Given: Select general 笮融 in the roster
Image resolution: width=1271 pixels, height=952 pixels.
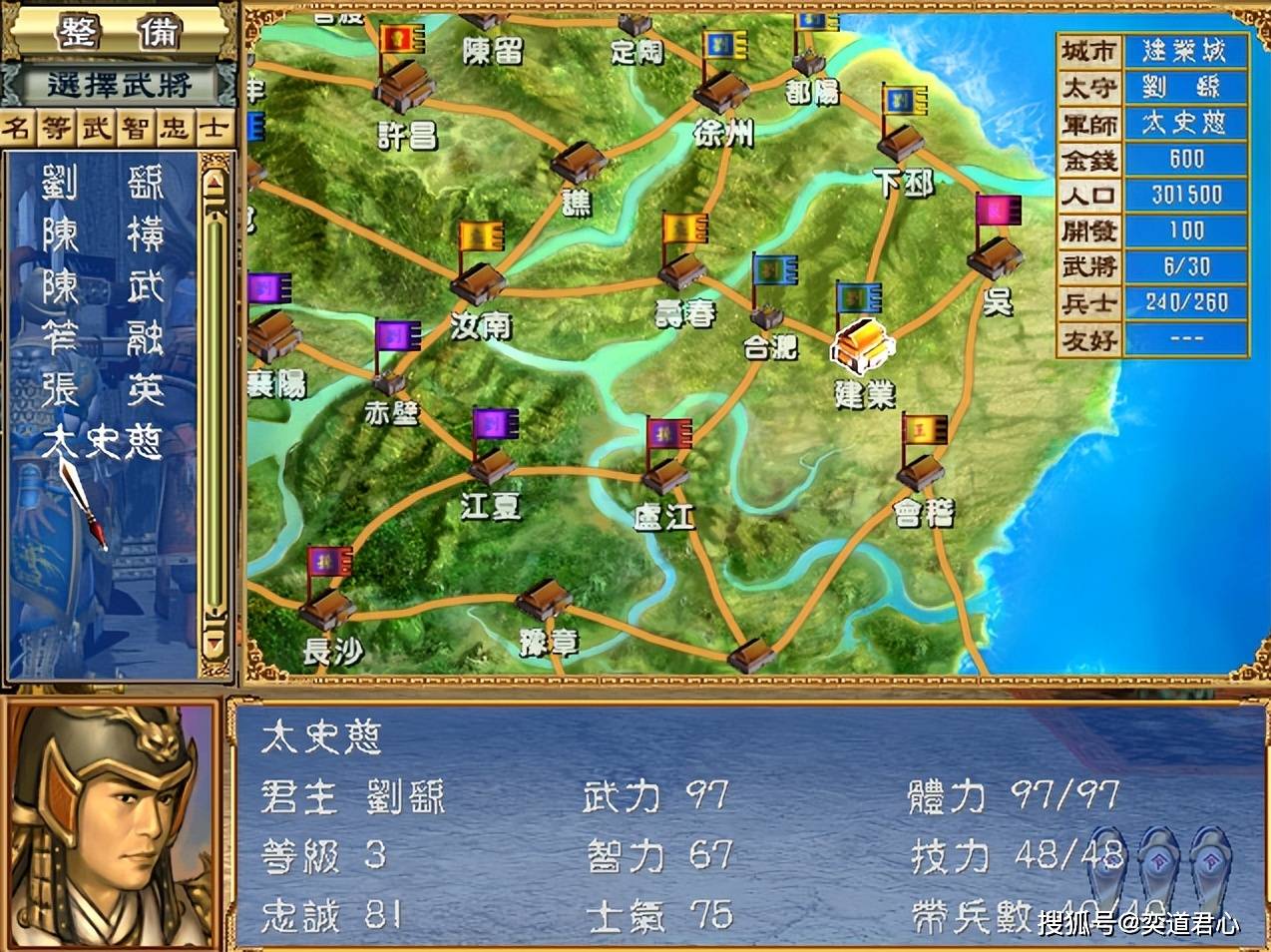Looking at the screenshot, I should coord(103,338).
